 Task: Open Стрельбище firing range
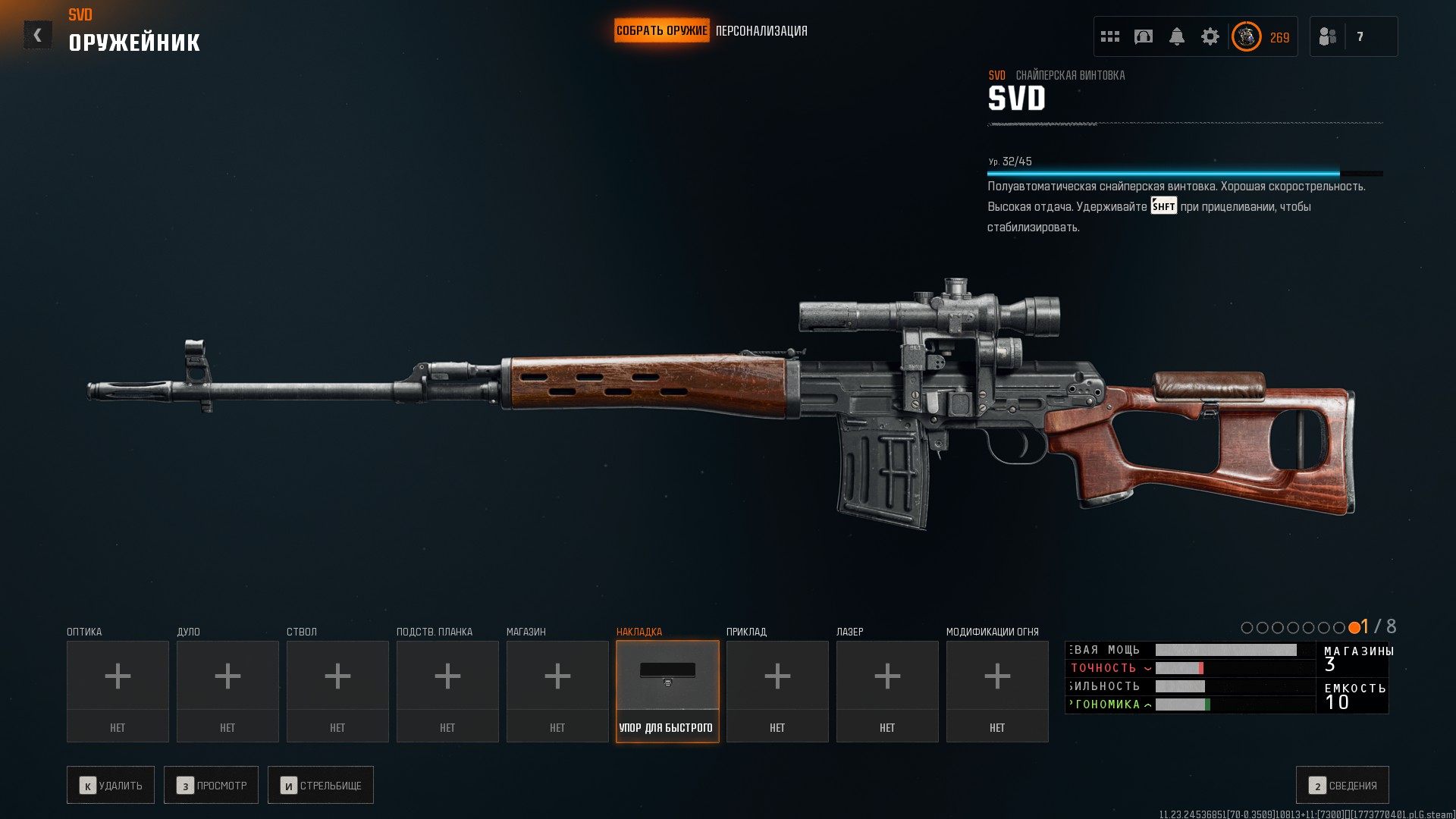tap(321, 785)
